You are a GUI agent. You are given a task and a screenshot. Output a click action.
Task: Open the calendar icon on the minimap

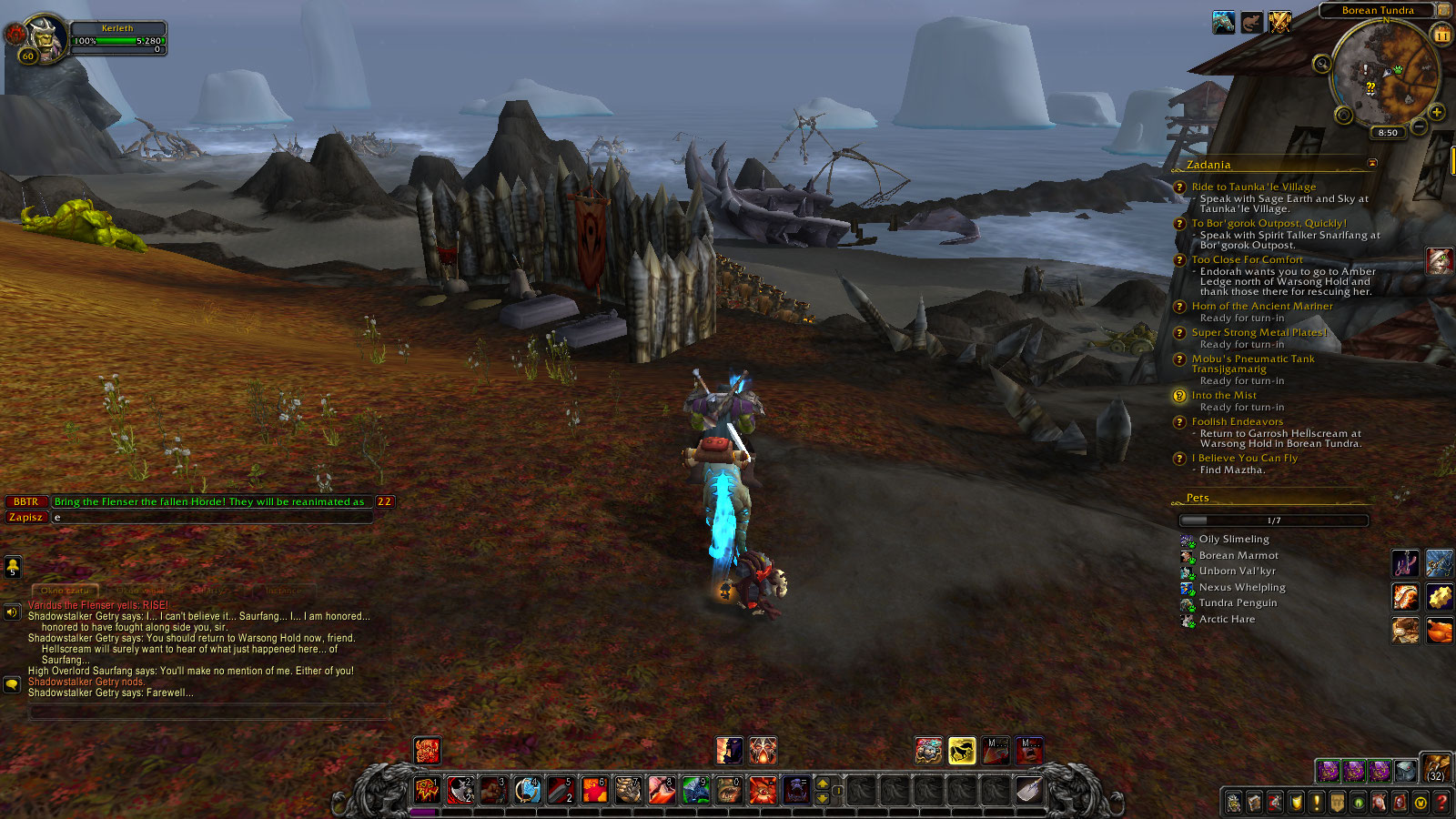pyautogui.click(x=1440, y=35)
